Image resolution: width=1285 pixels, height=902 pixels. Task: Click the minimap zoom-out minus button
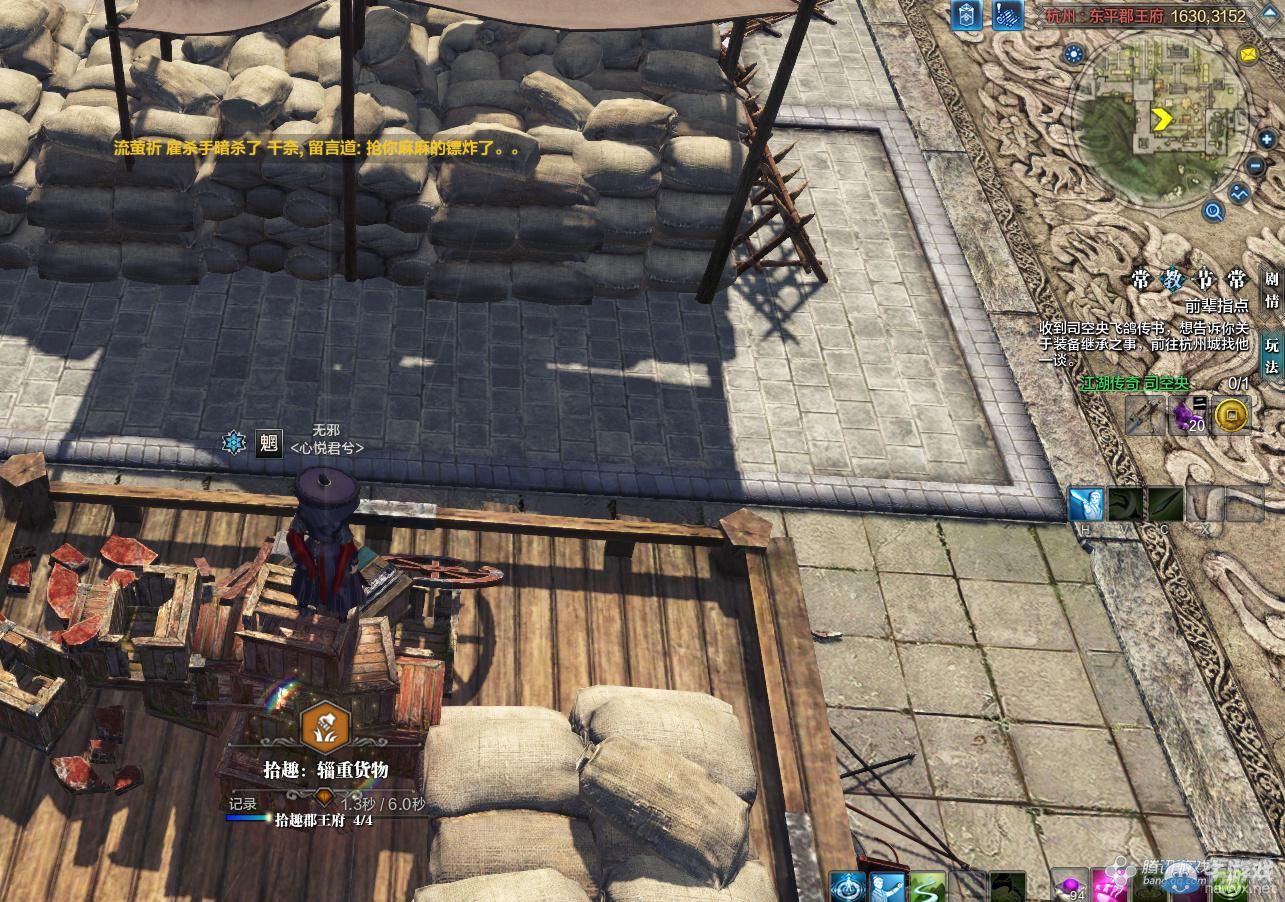(x=1256, y=166)
